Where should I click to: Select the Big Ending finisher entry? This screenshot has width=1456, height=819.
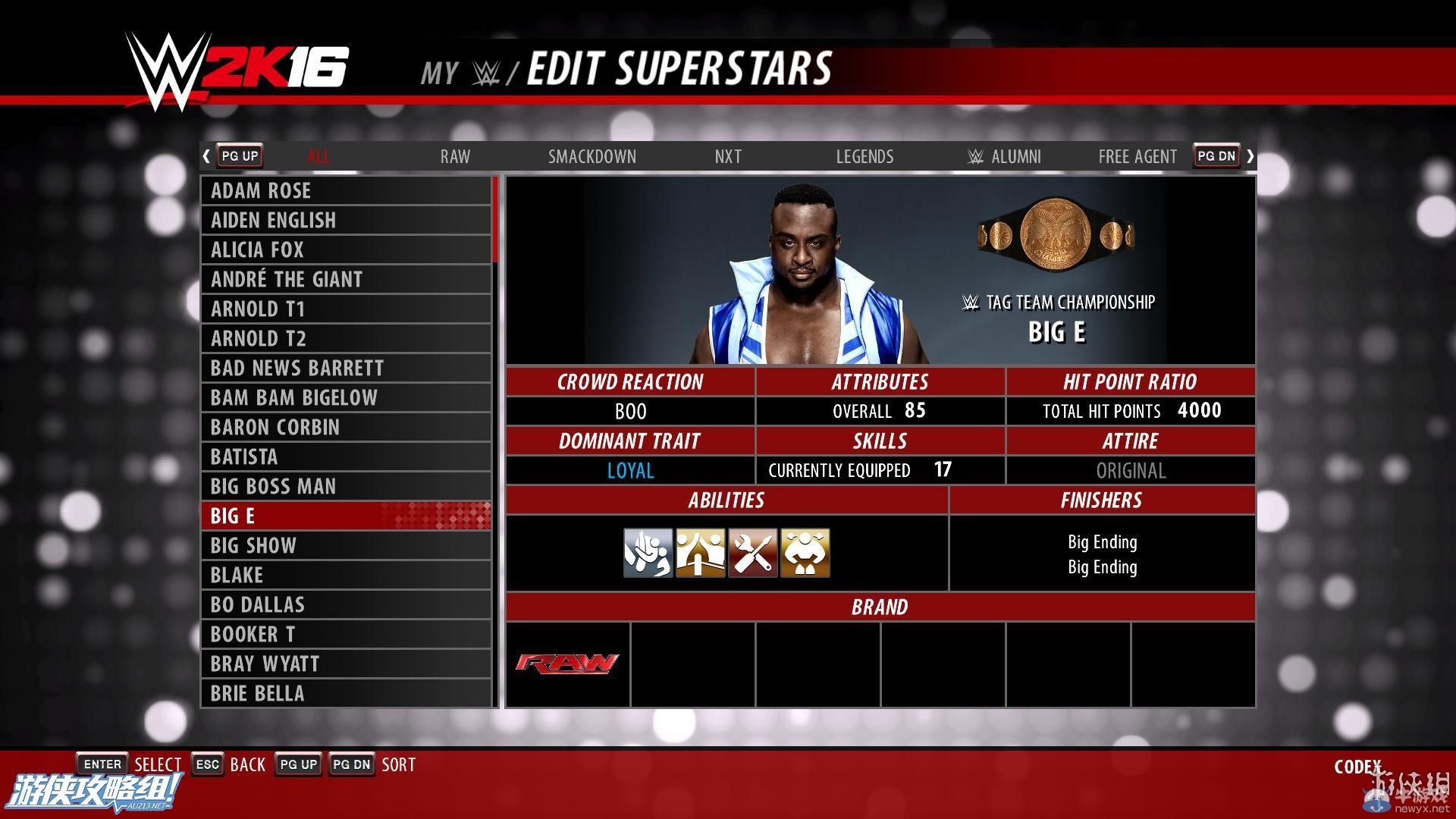1102,541
